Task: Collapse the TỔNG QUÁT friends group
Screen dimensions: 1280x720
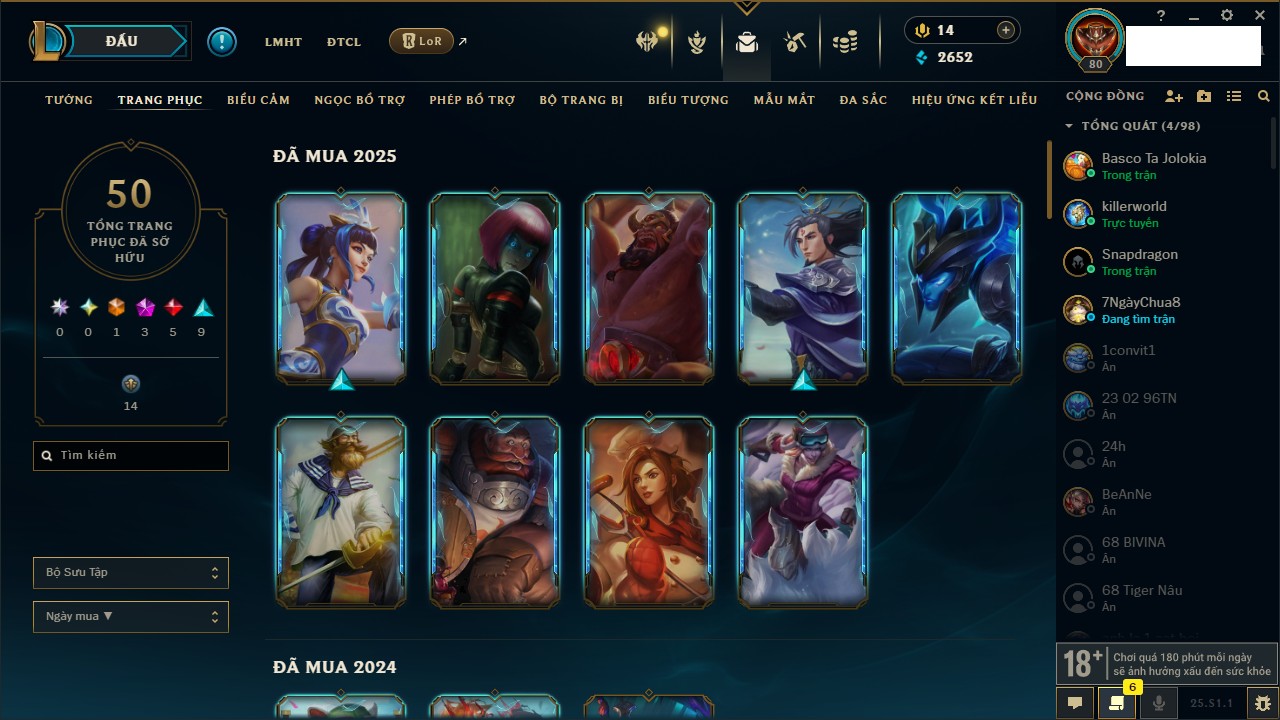Action: [1069, 126]
